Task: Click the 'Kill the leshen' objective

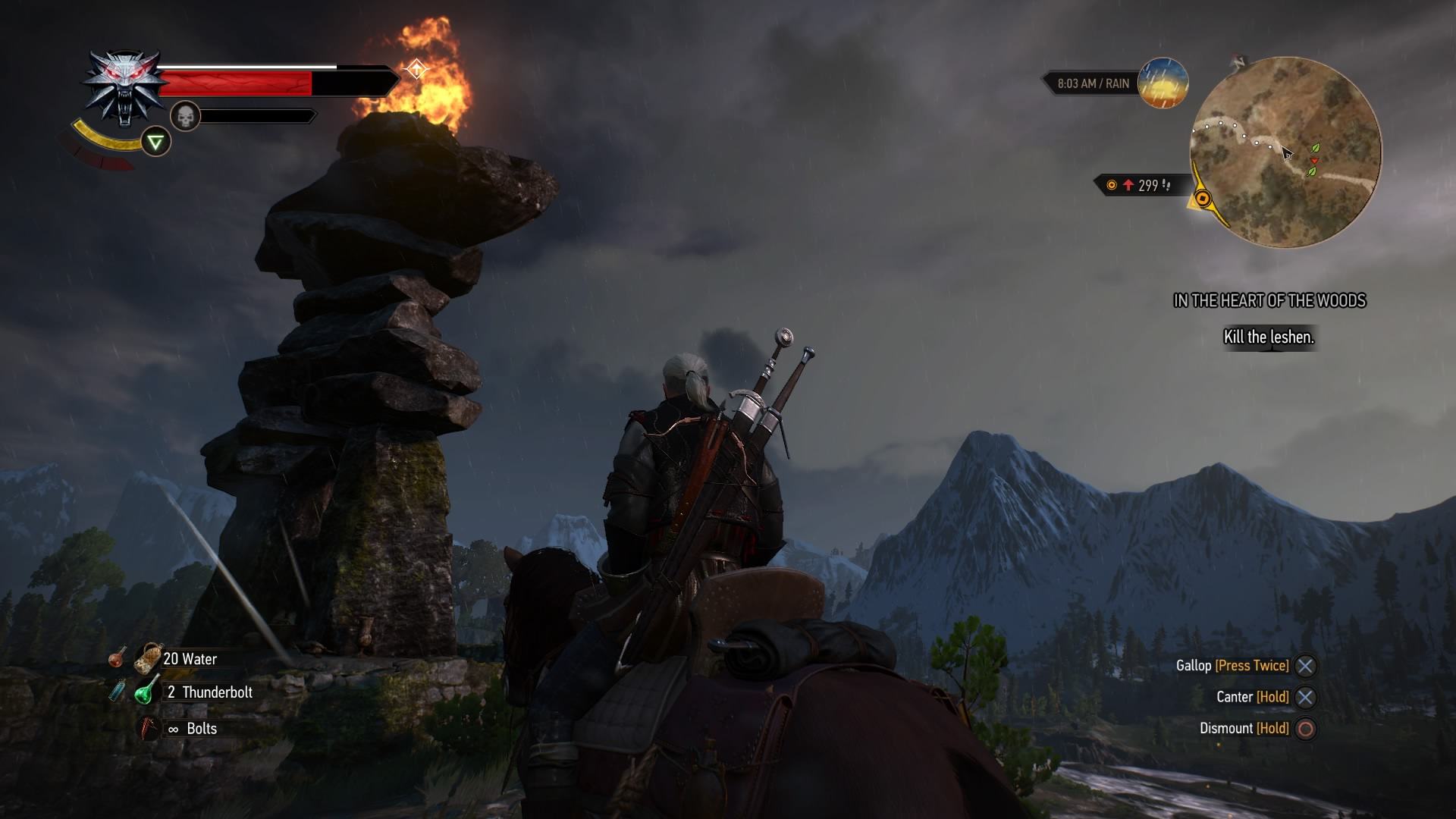Action: coord(1269,337)
